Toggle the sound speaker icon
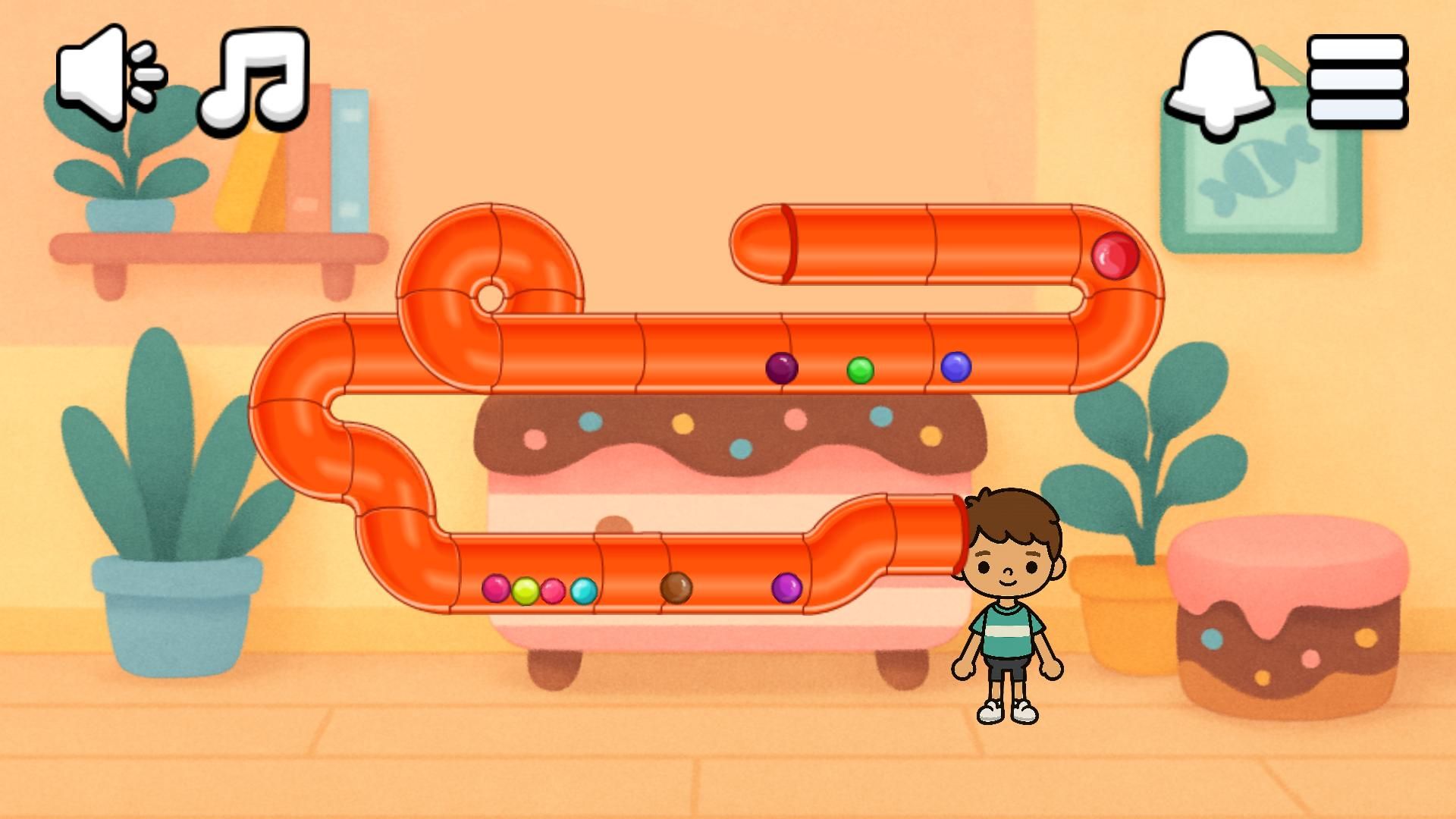 pyautogui.click(x=108, y=76)
